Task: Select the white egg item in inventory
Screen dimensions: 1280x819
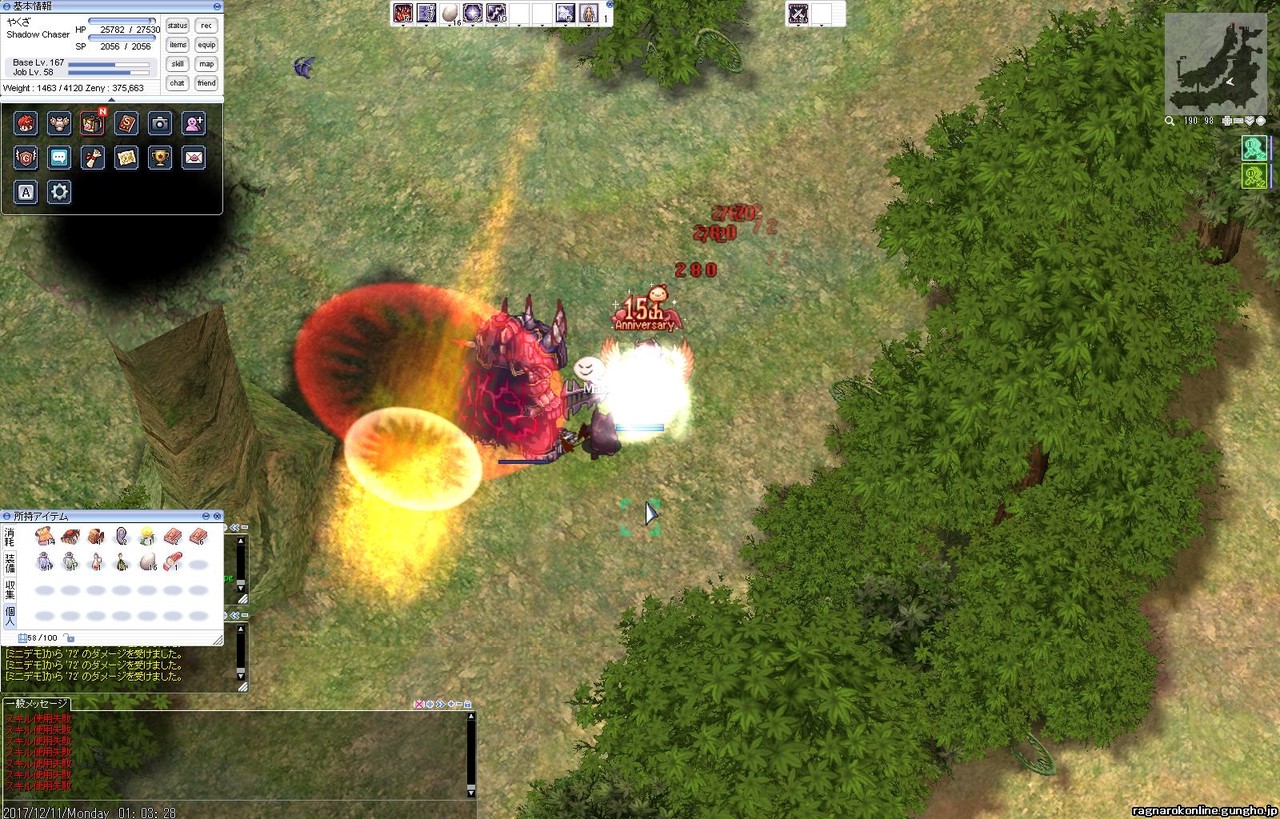Action: (147, 562)
